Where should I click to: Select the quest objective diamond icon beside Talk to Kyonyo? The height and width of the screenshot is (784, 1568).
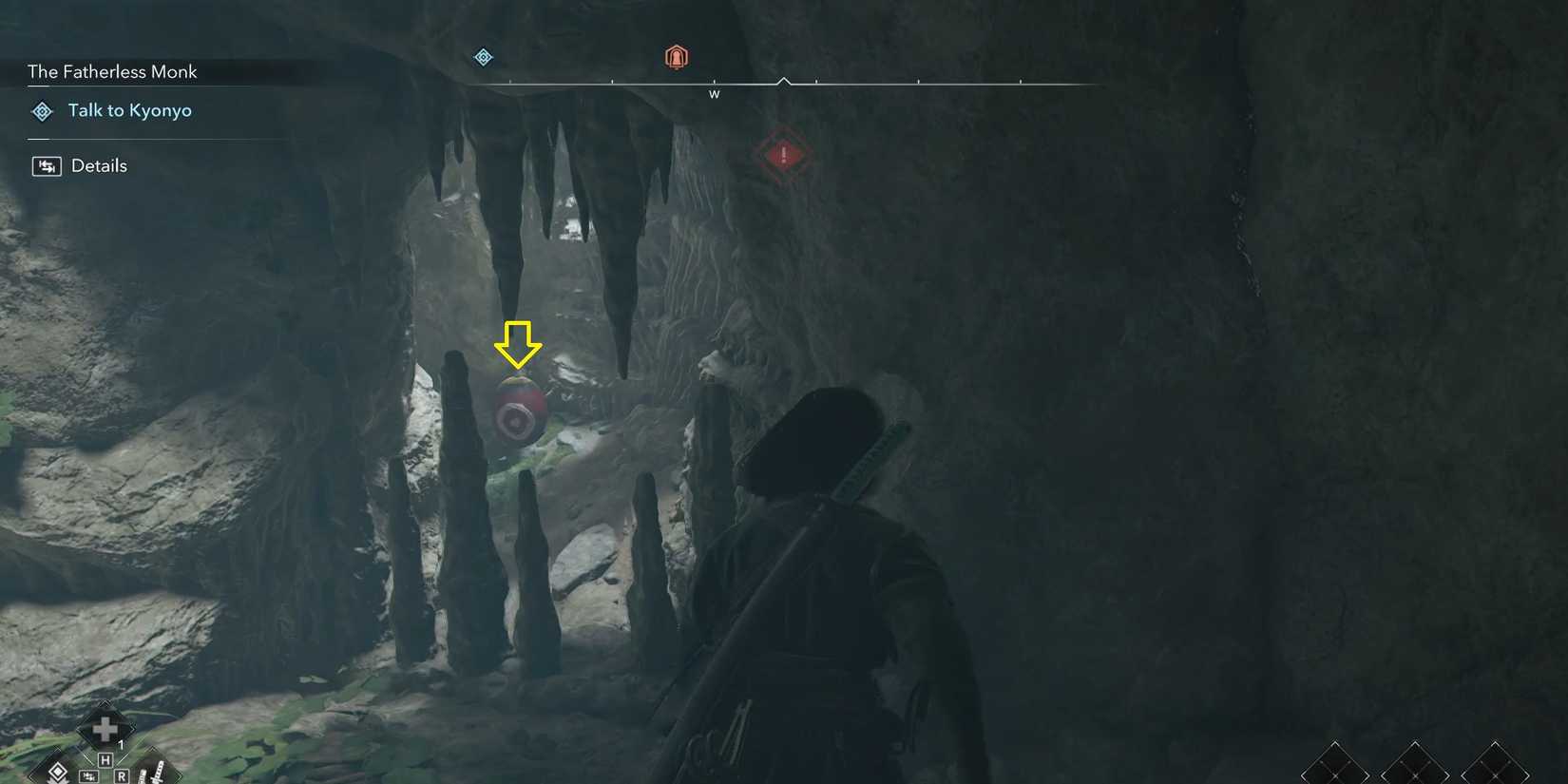(42, 111)
